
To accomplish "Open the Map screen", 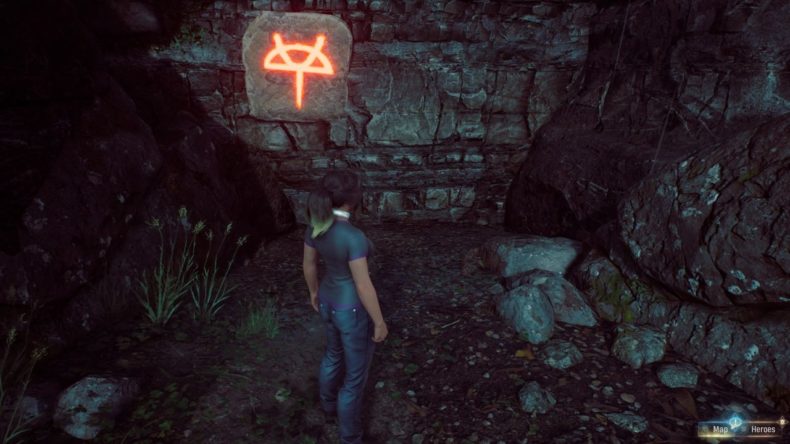I will point(718,431).
